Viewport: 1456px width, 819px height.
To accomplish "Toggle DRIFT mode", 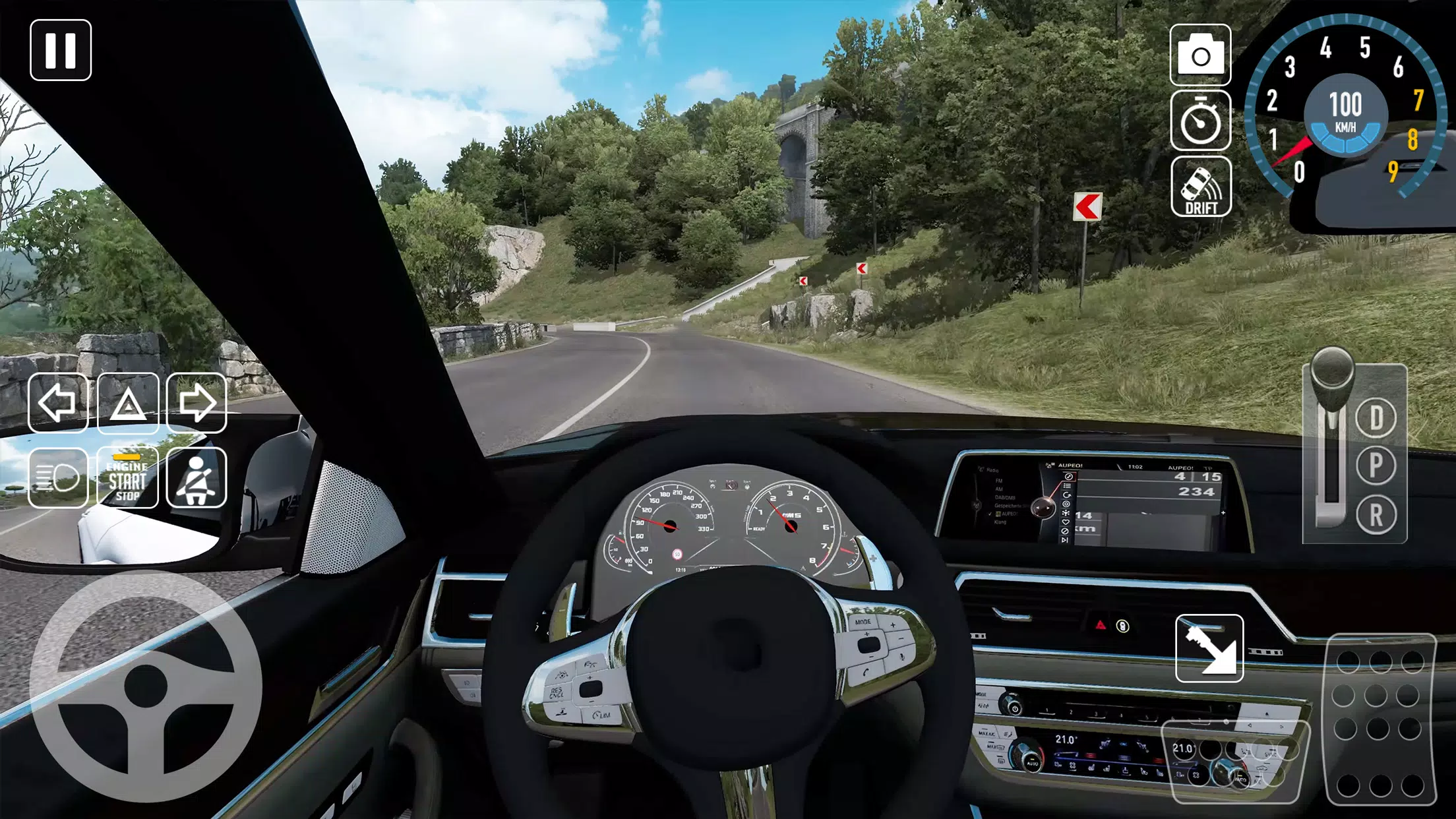I will [1200, 187].
